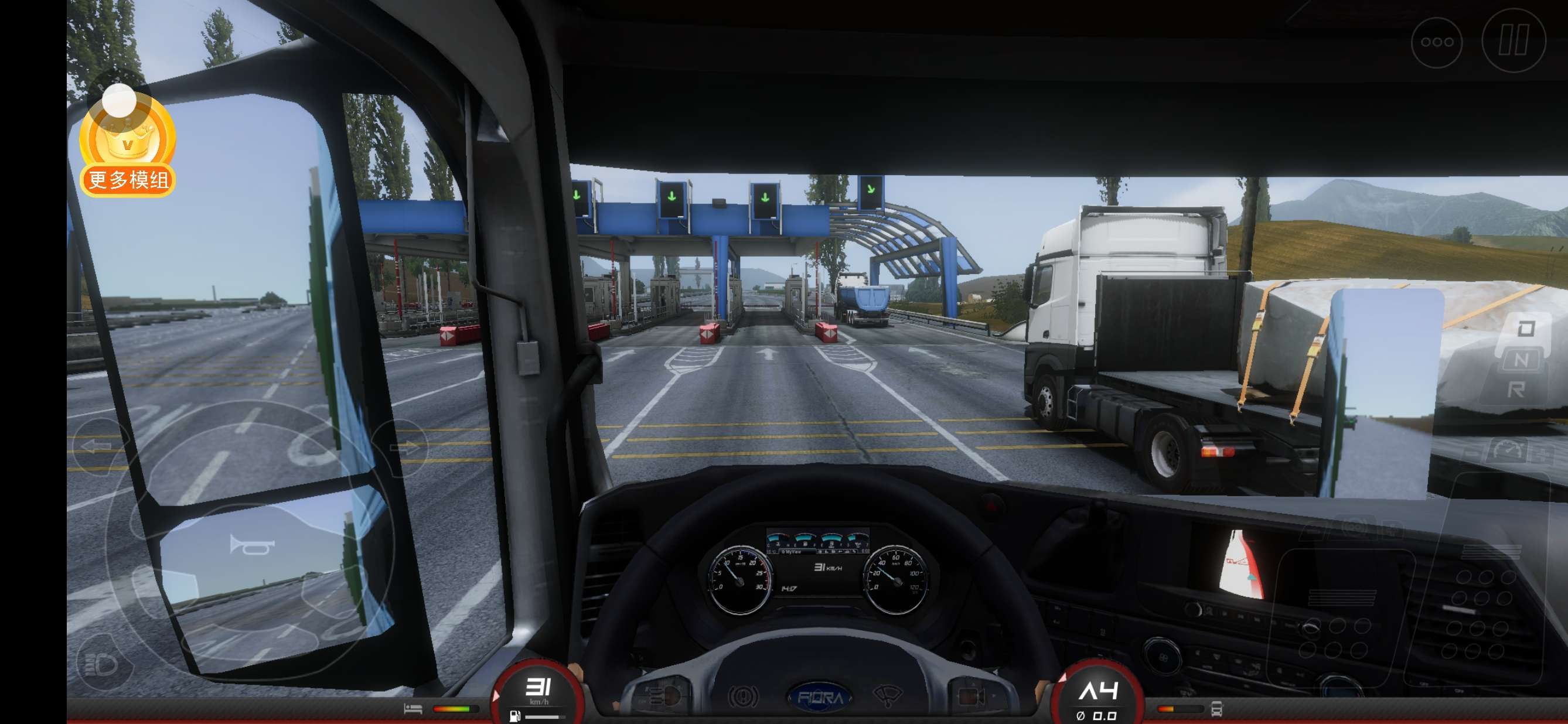This screenshot has width=1568, height=724.
Task: Pause the game with the pause button
Action: click(1514, 42)
